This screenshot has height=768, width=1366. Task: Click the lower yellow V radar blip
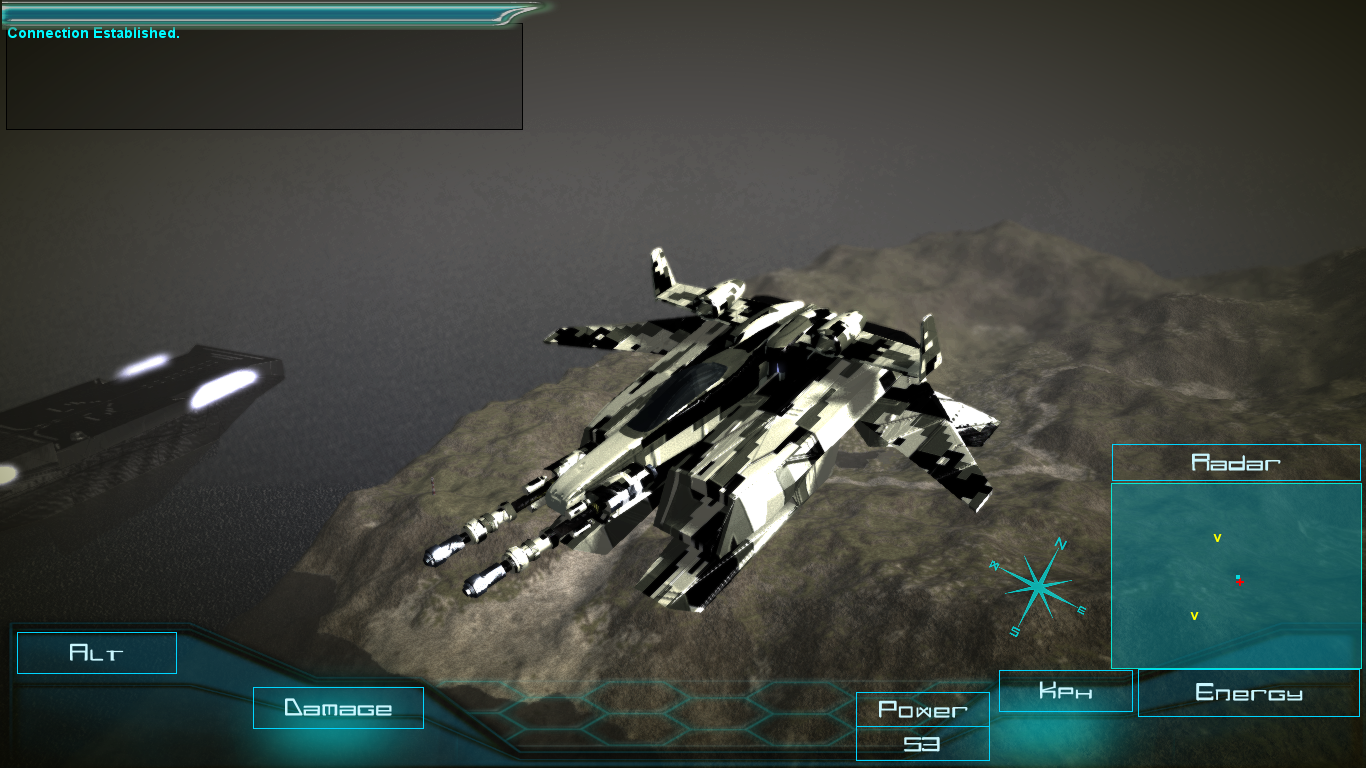click(x=1194, y=614)
